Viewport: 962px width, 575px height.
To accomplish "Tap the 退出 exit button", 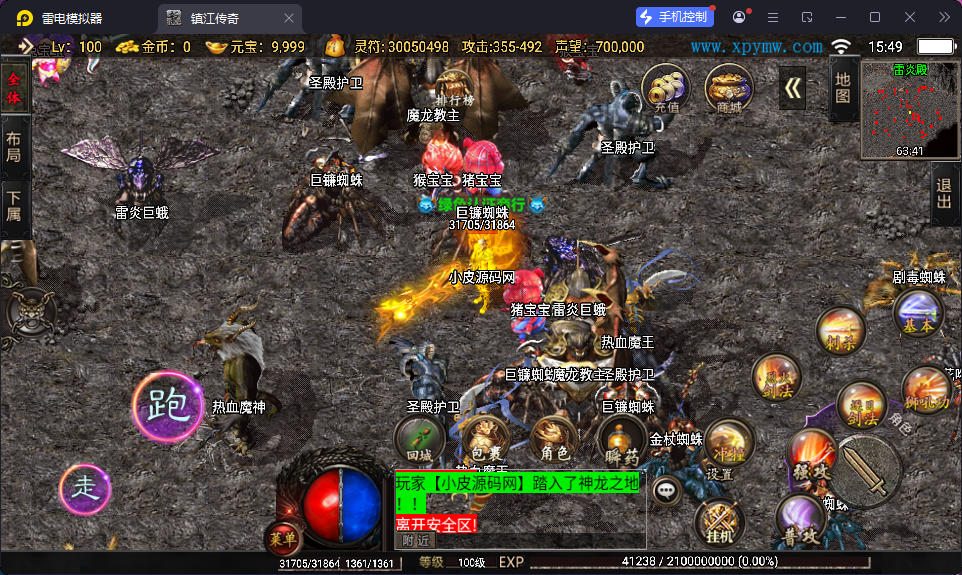I will pos(943,194).
